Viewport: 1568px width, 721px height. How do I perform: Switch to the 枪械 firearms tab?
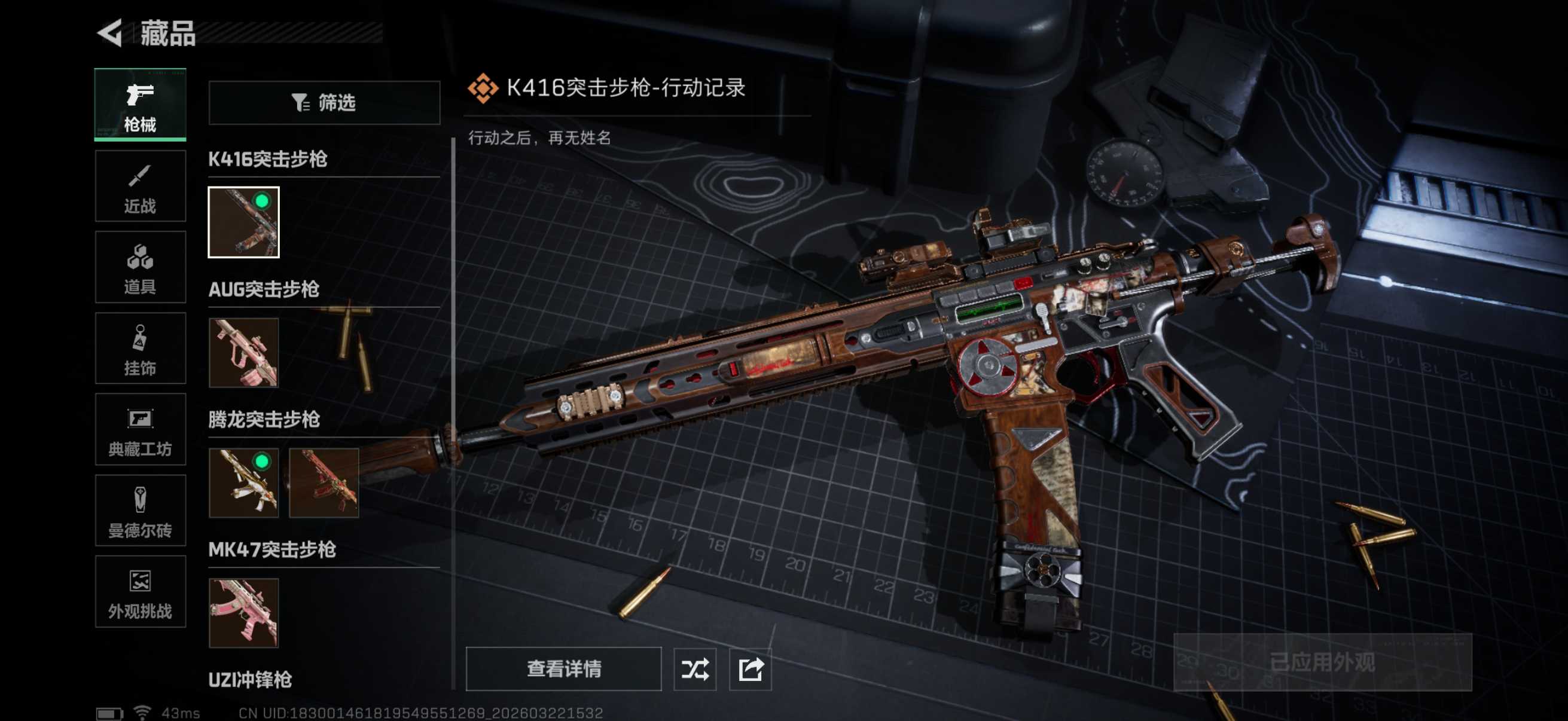pyautogui.click(x=140, y=105)
